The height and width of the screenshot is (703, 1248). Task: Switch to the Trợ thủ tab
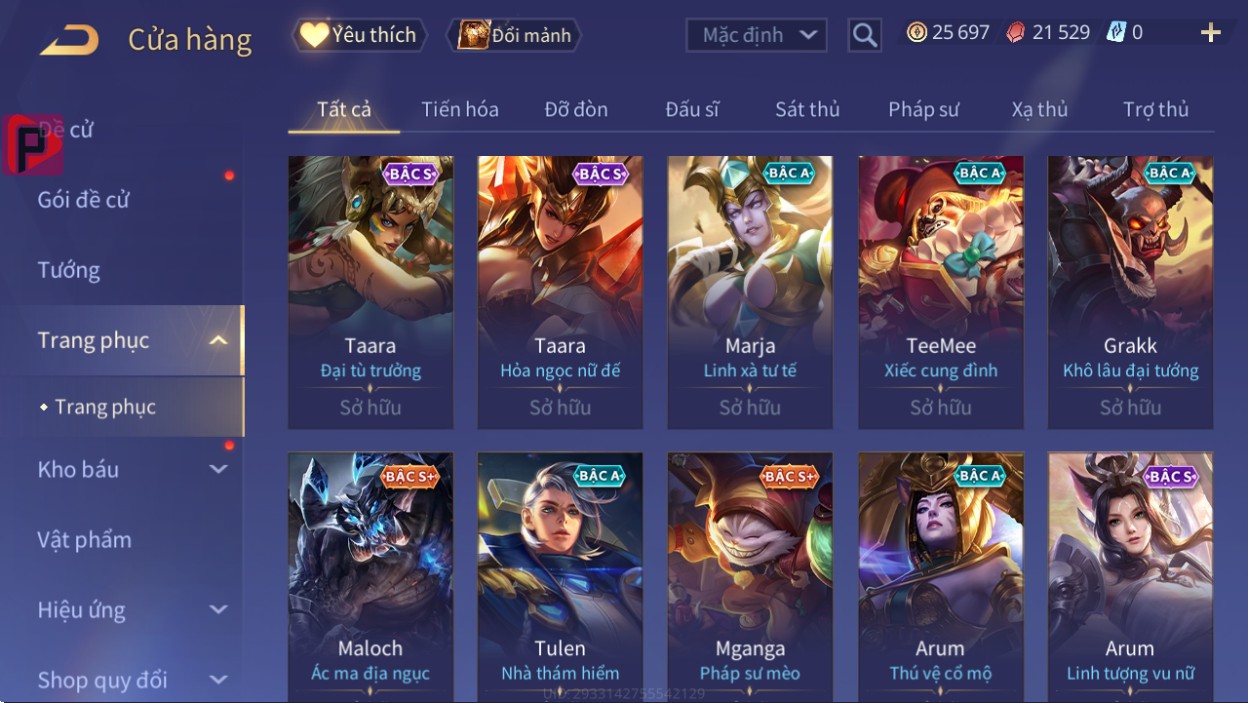(x=1155, y=109)
